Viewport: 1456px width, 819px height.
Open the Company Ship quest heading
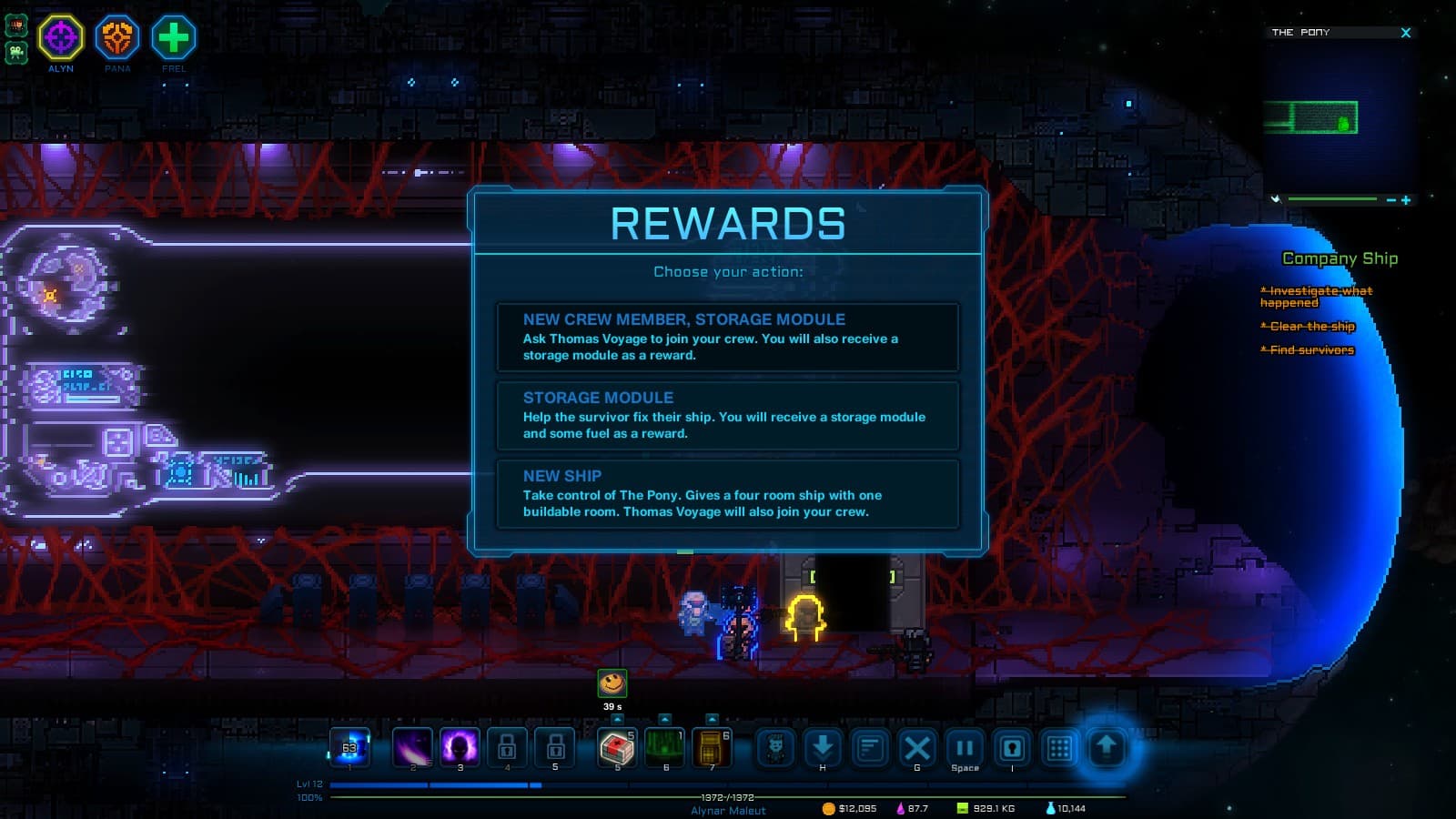point(1340,258)
